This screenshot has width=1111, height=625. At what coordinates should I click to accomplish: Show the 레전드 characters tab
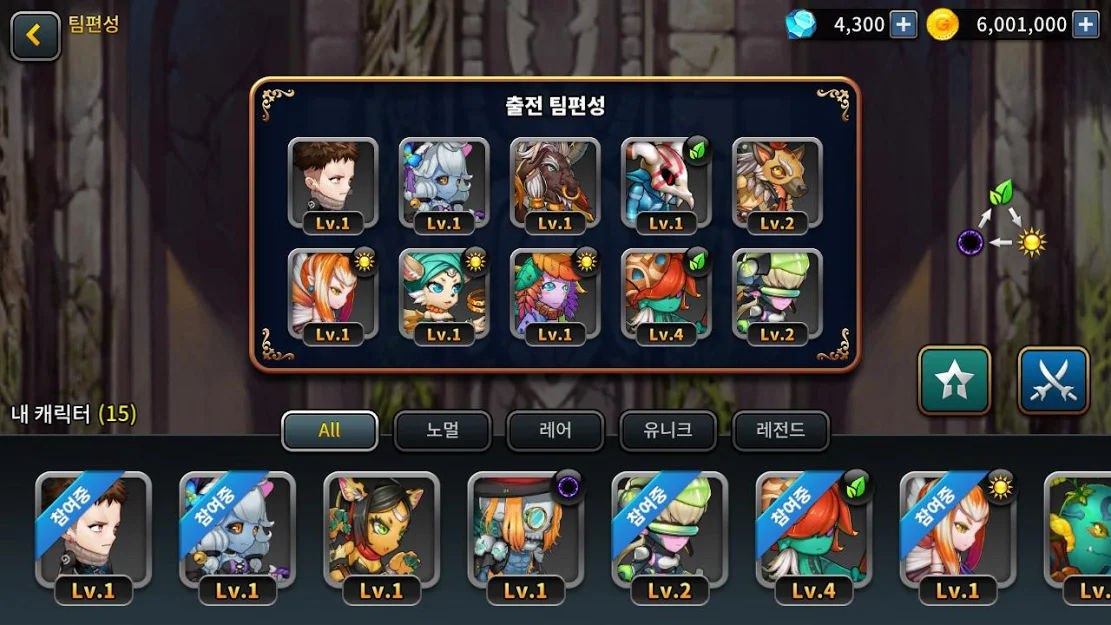pyautogui.click(x=781, y=431)
